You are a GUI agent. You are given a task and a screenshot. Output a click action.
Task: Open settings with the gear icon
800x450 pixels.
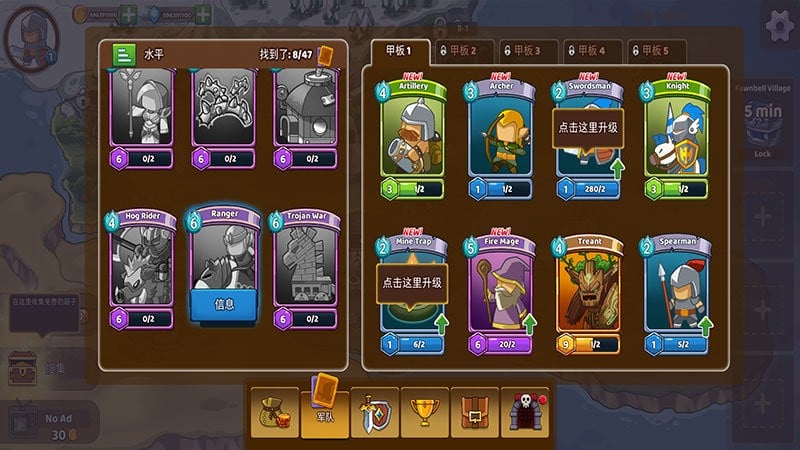(780, 25)
